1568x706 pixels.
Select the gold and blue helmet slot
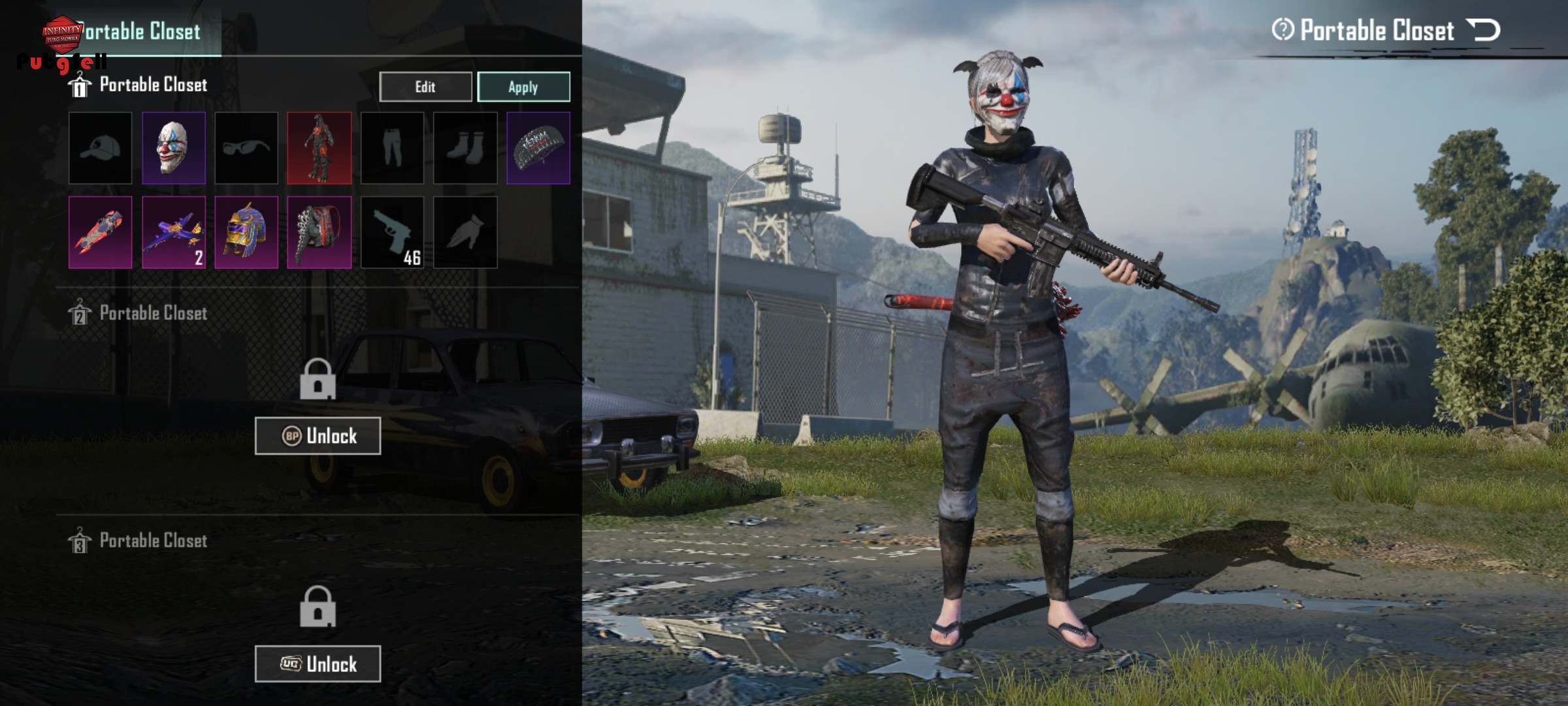pyautogui.click(x=246, y=232)
